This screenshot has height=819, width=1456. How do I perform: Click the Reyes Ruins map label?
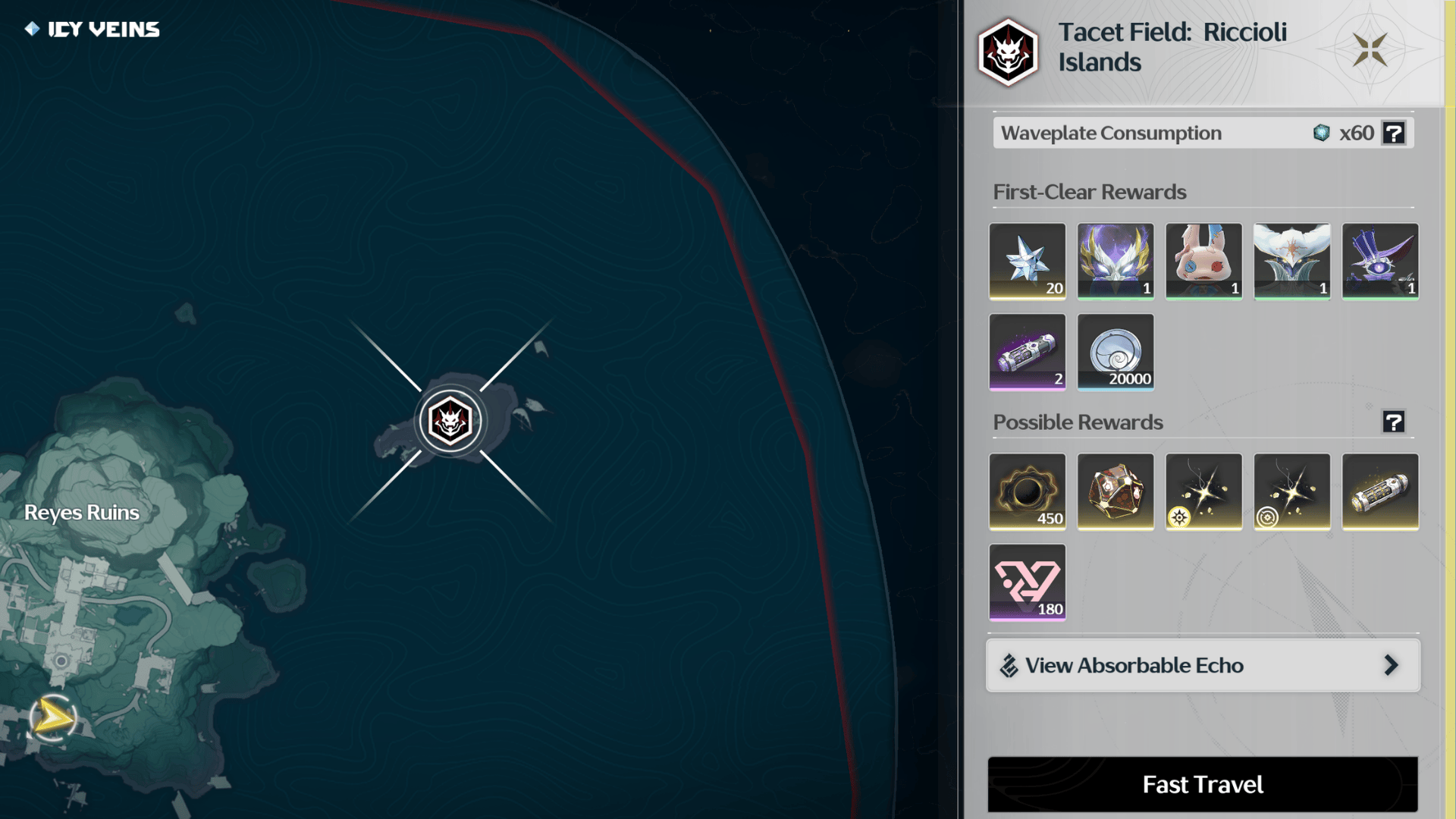click(x=82, y=513)
